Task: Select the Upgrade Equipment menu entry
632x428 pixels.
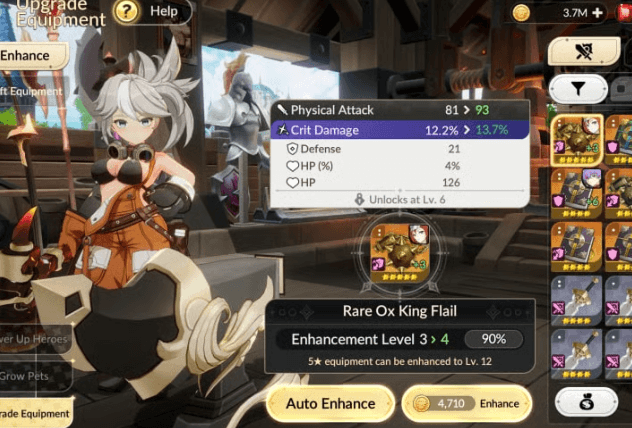Action: 35,412
